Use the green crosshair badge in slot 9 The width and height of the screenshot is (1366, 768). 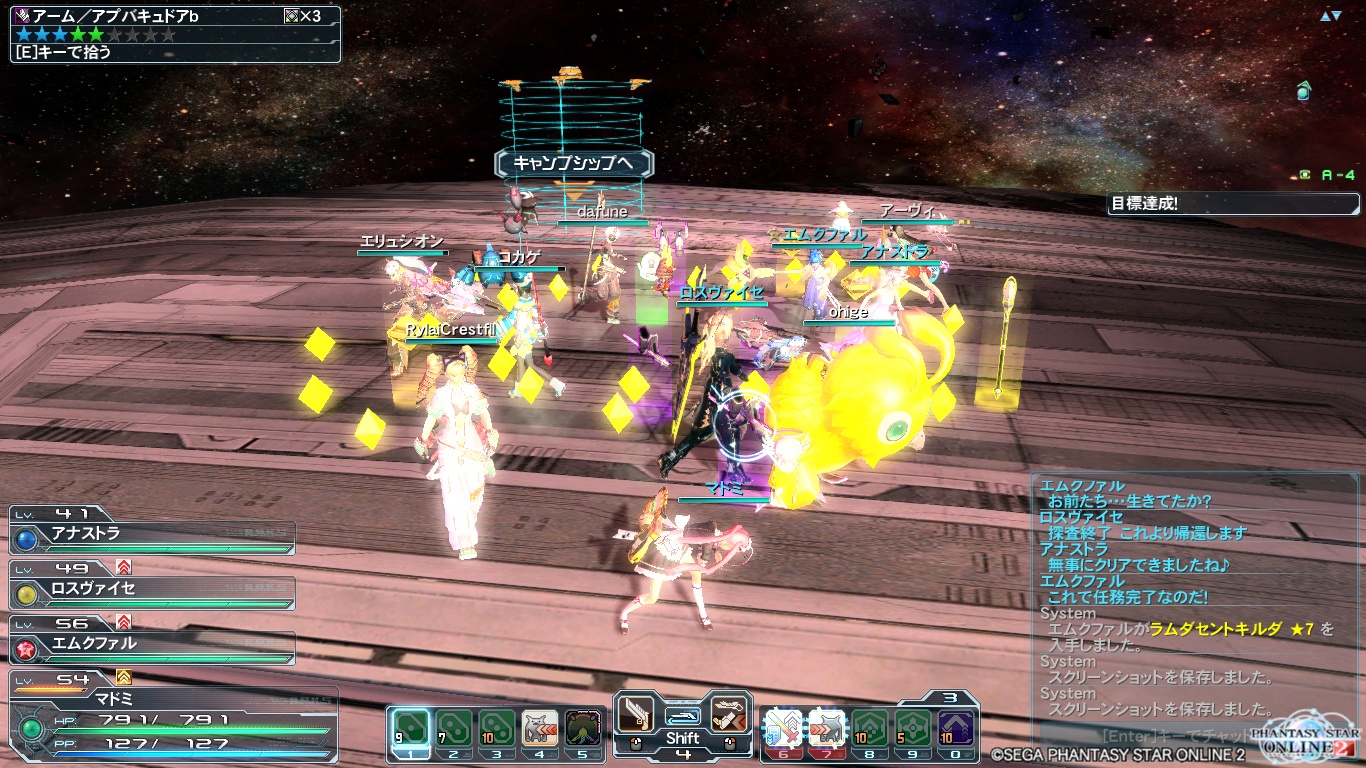pyautogui.click(x=912, y=727)
